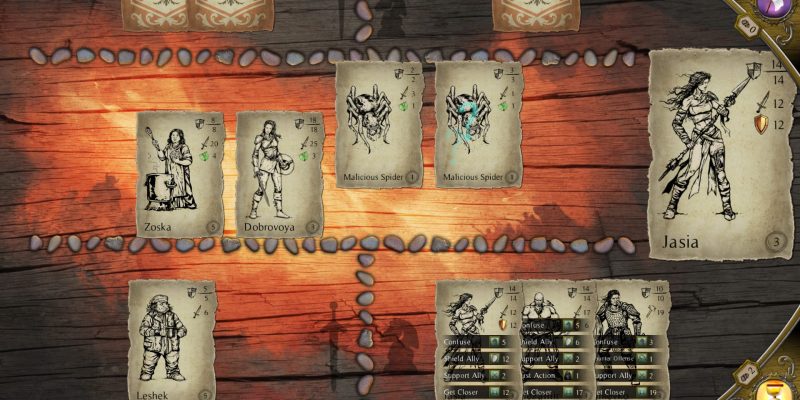
Task: Target the Malicious Spider marked with cyan glow
Action: 478,124
